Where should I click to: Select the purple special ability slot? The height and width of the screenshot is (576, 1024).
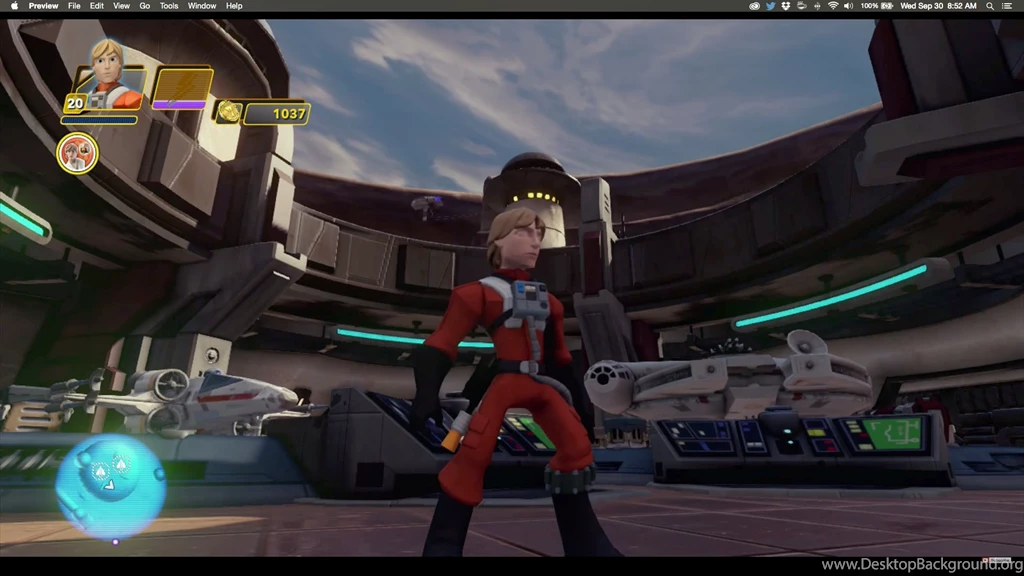tap(181, 87)
